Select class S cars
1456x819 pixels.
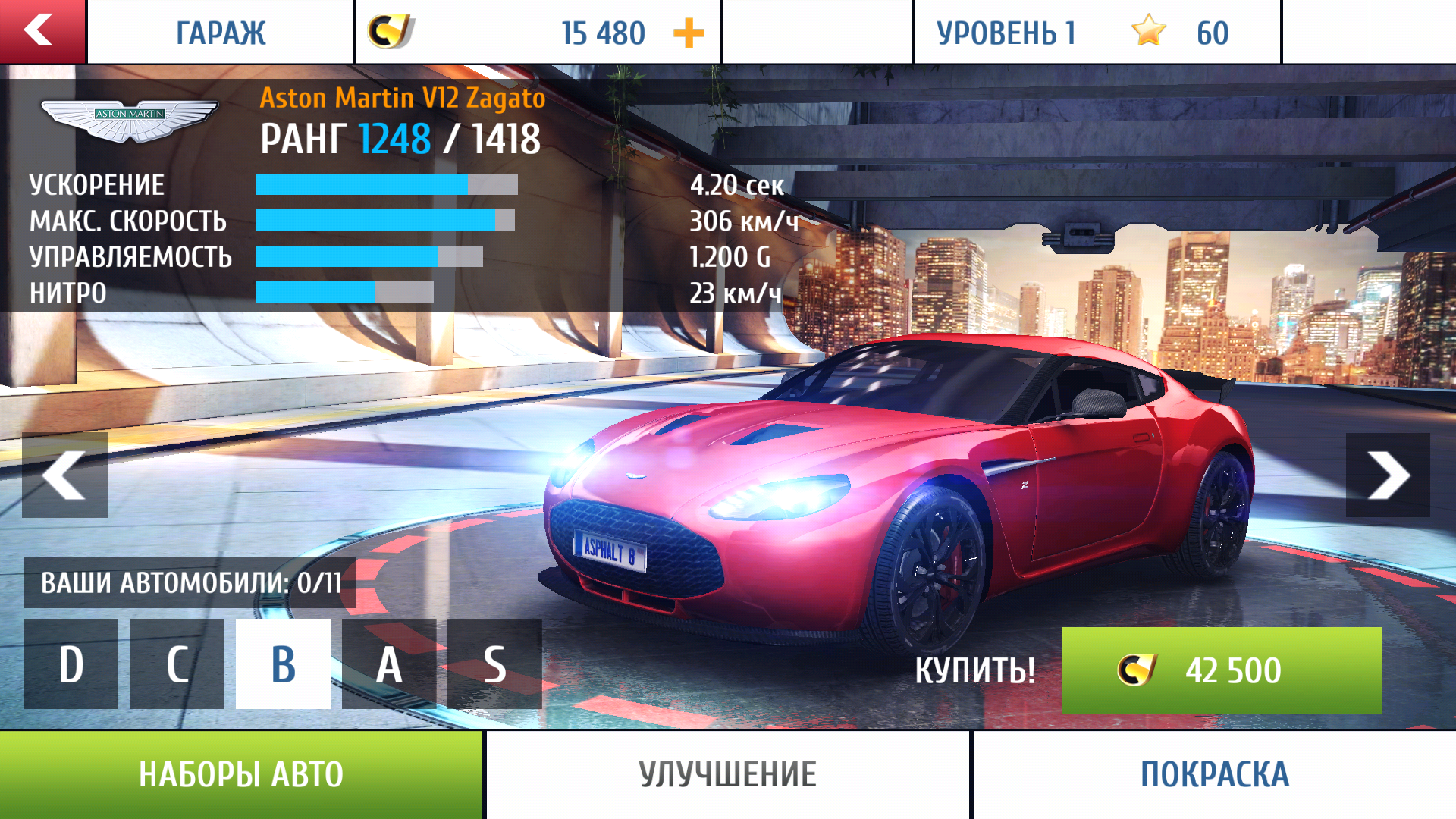click(x=496, y=664)
